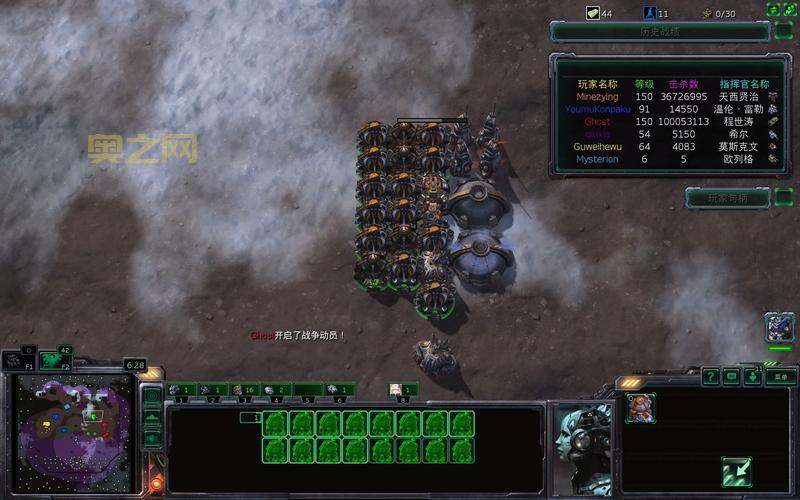Select control group 1 tab
Image resolution: width=800 pixels, height=500 pixels.
181,390
